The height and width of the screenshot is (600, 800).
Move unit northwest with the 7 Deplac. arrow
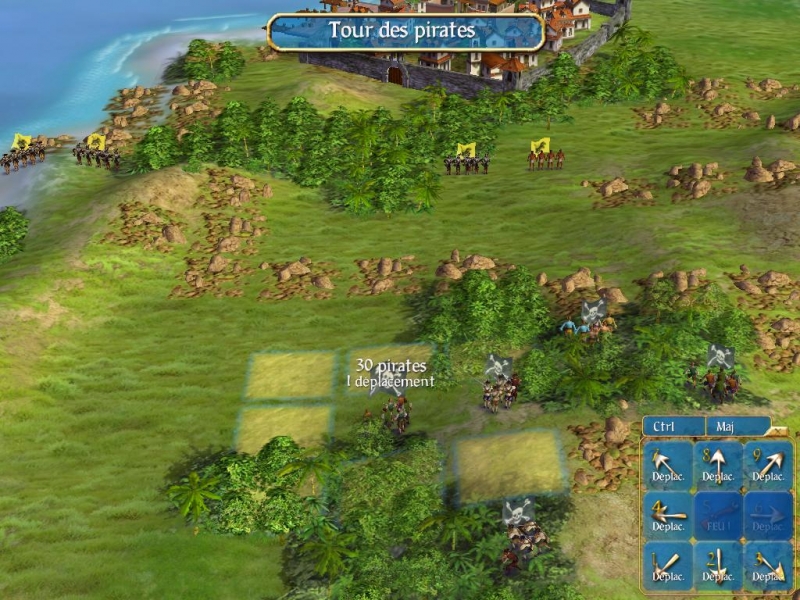coord(668,465)
